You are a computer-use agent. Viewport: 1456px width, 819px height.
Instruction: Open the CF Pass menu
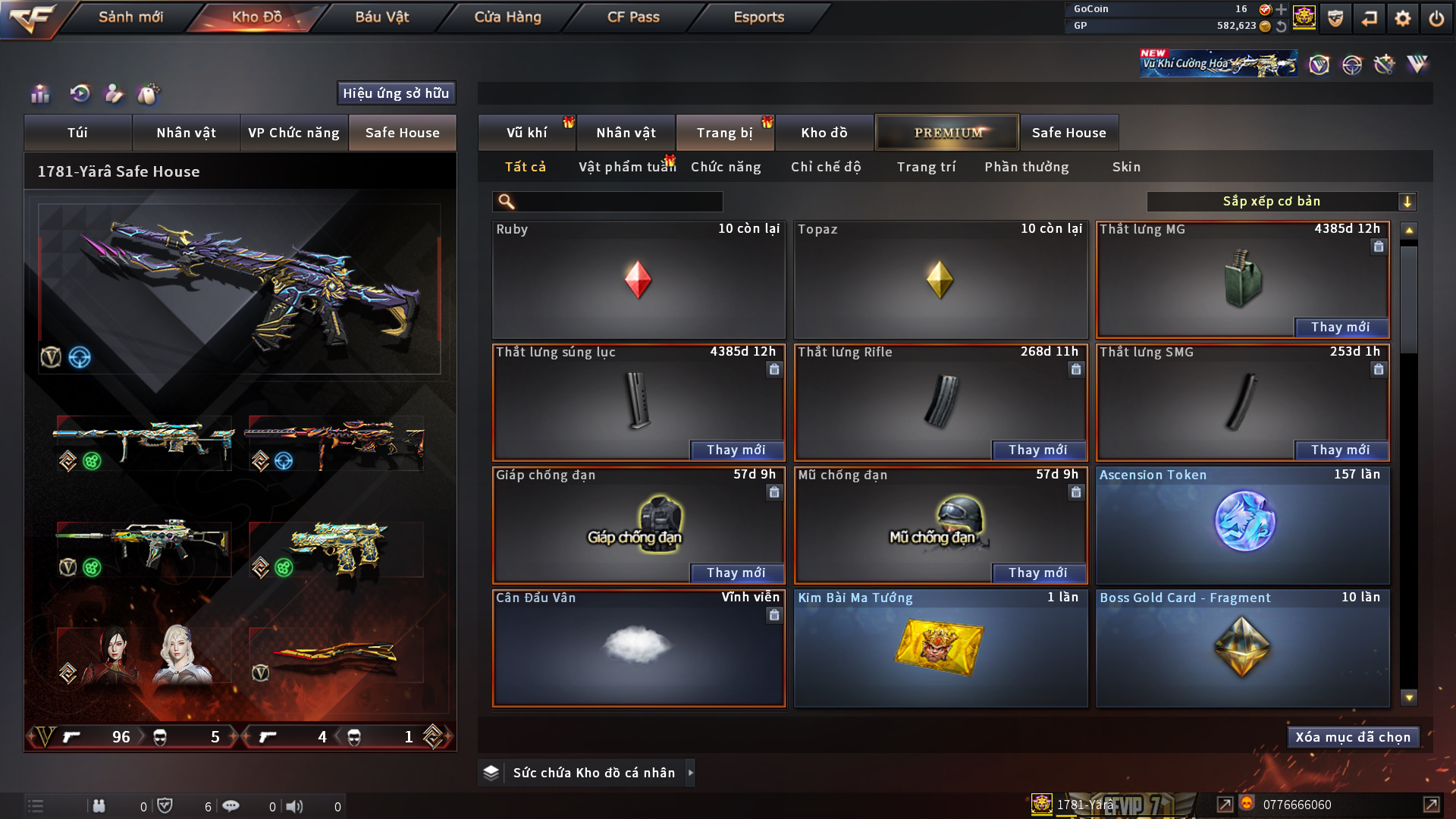point(633,17)
